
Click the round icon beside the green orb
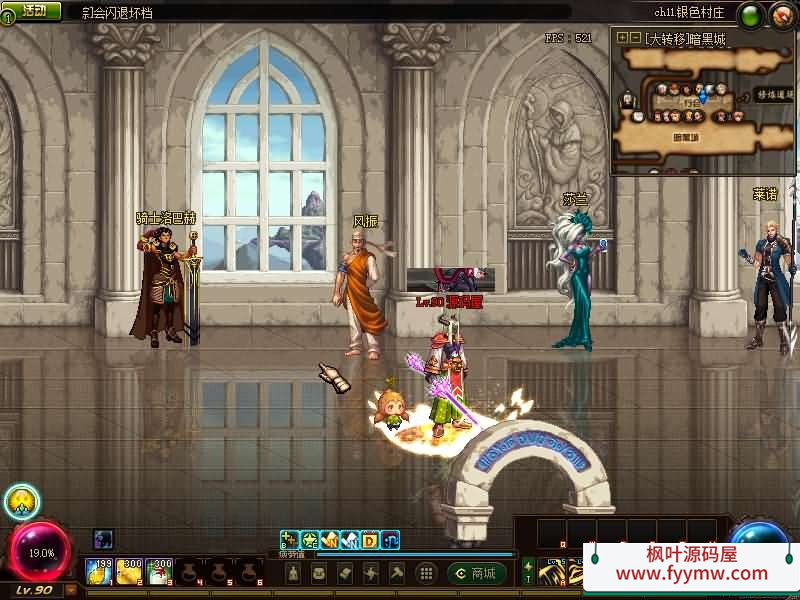tap(781, 15)
